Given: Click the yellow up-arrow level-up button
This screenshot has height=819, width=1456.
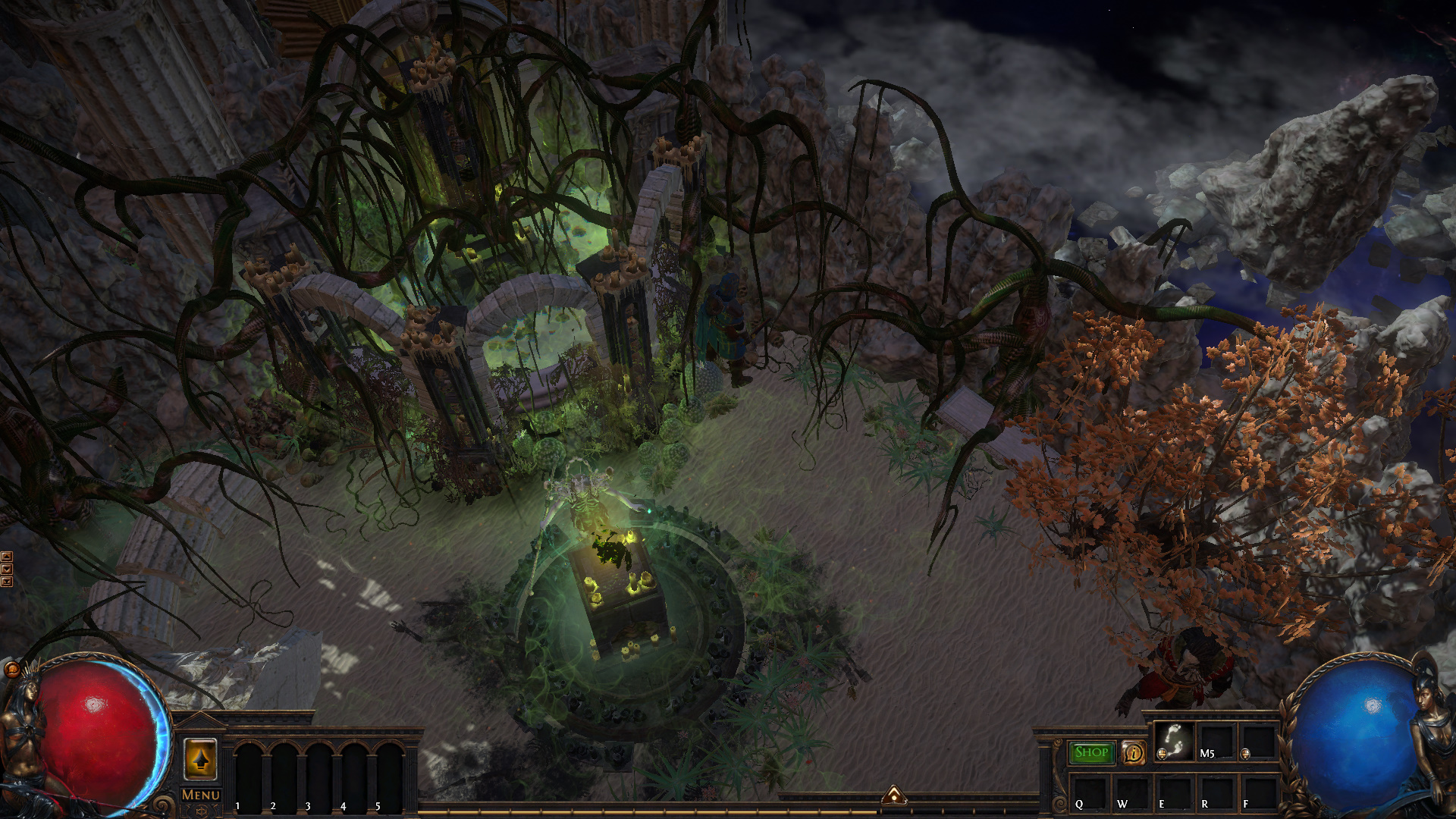Looking at the screenshot, I should pos(200,758).
